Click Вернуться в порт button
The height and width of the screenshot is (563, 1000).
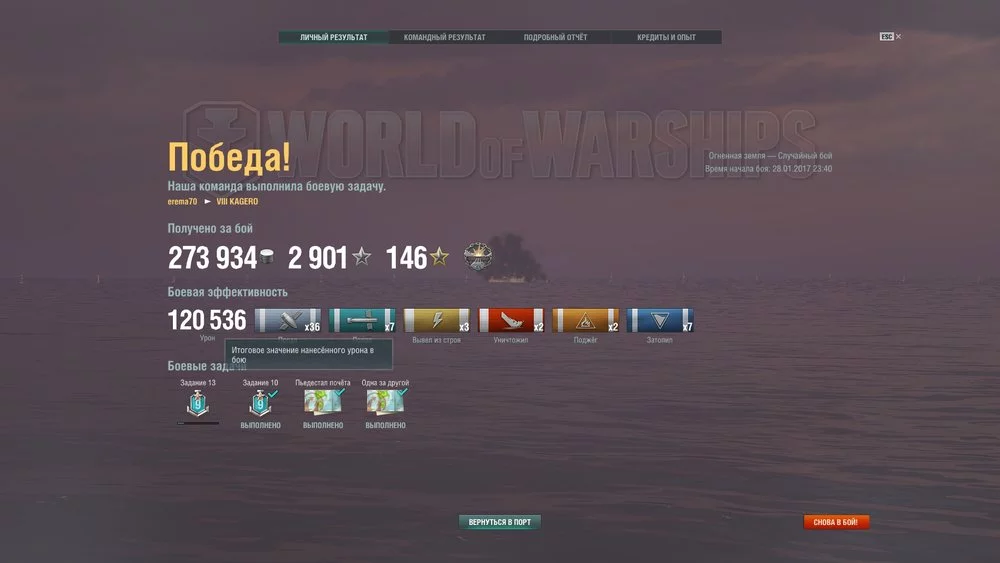(499, 522)
